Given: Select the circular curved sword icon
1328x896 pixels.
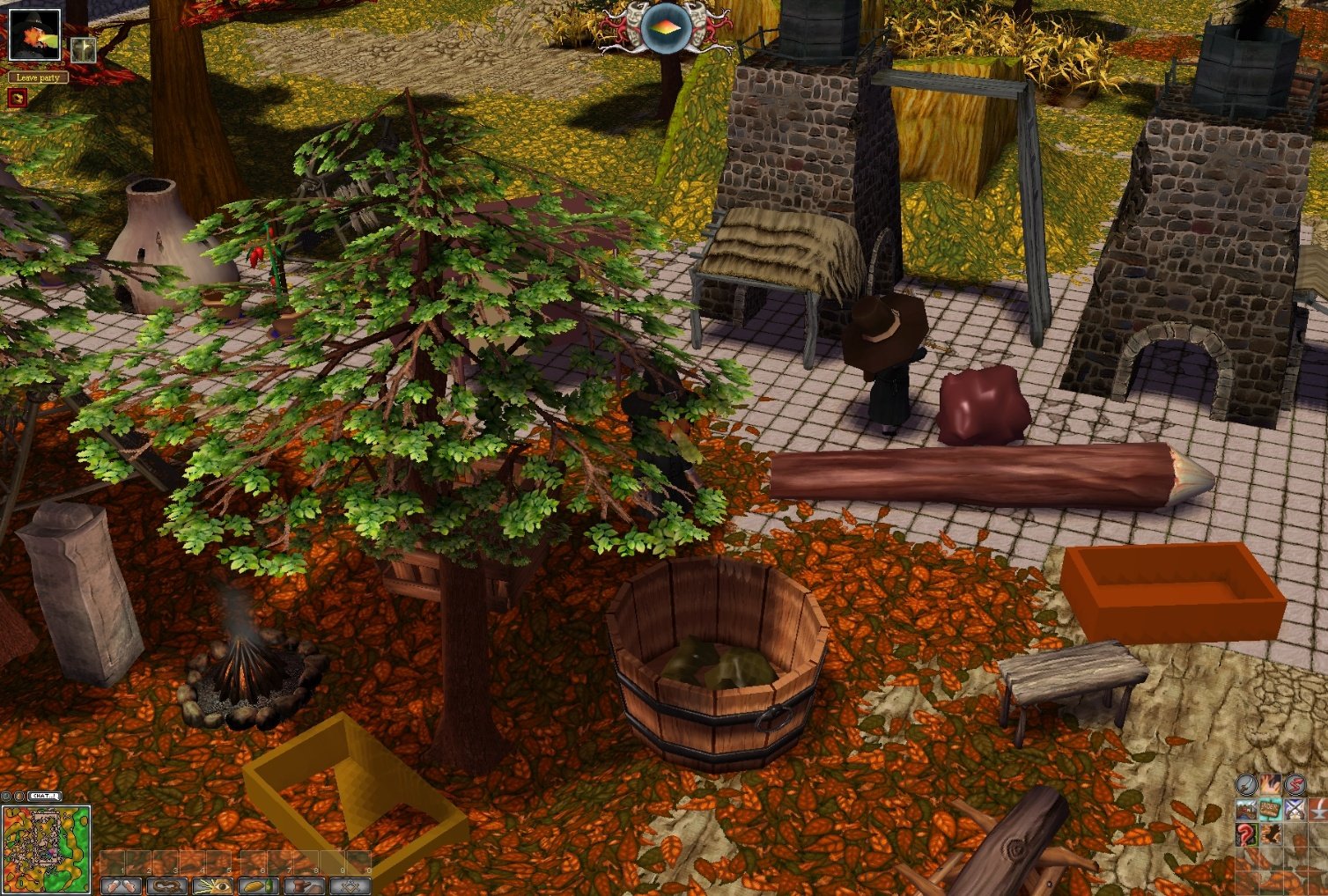Looking at the screenshot, I should (x=1246, y=784).
